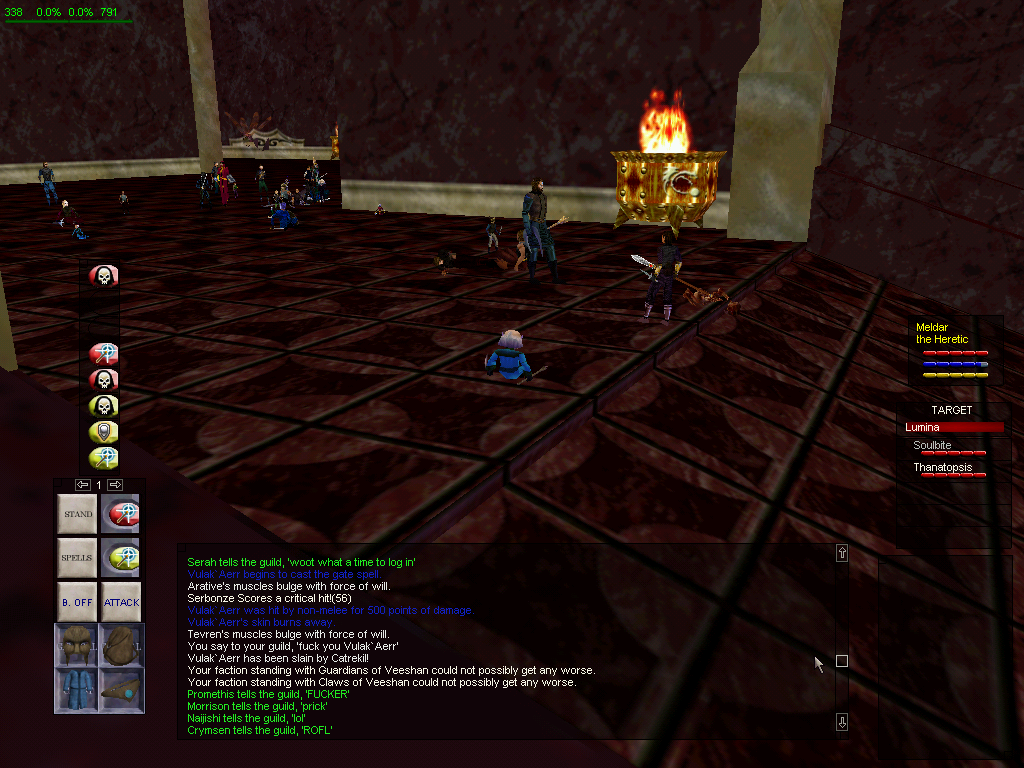The height and width of the screenshot is (768, 1024).
Task: Select the blue robe inventory slot
Action: [x=77, y=690]
